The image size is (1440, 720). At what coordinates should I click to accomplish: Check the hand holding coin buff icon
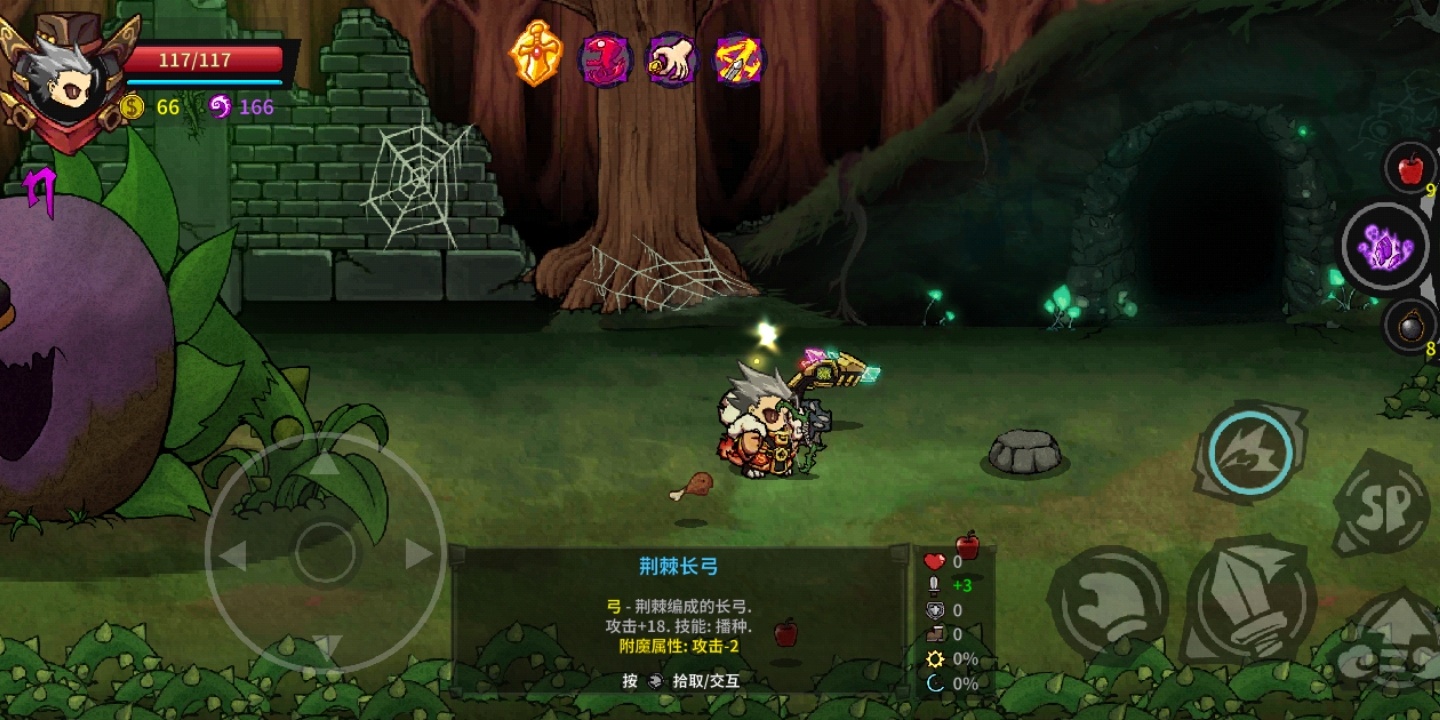[672, 59]
